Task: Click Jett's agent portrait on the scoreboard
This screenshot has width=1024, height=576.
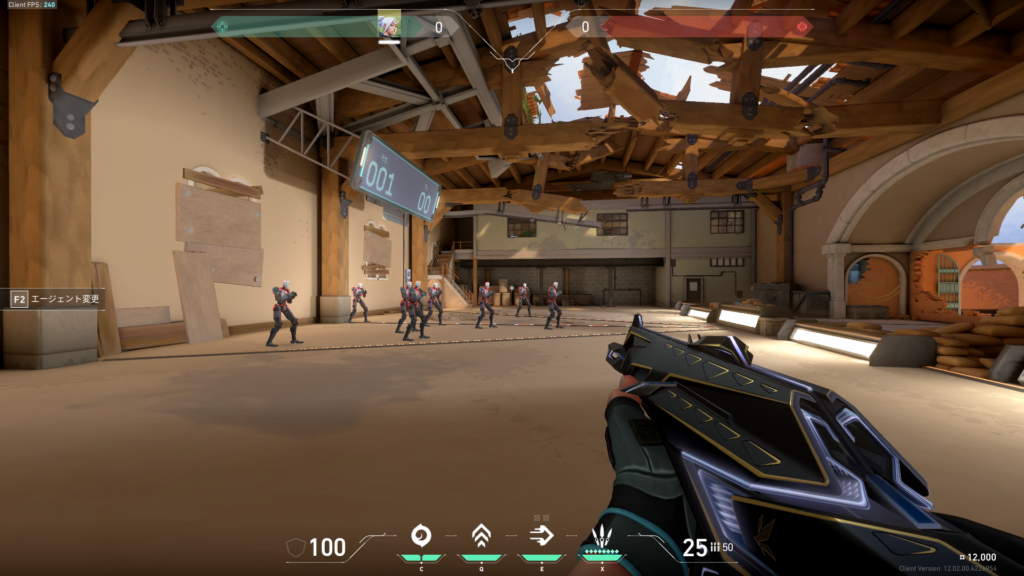Action: pyautogui.click(x=389, y=26)
